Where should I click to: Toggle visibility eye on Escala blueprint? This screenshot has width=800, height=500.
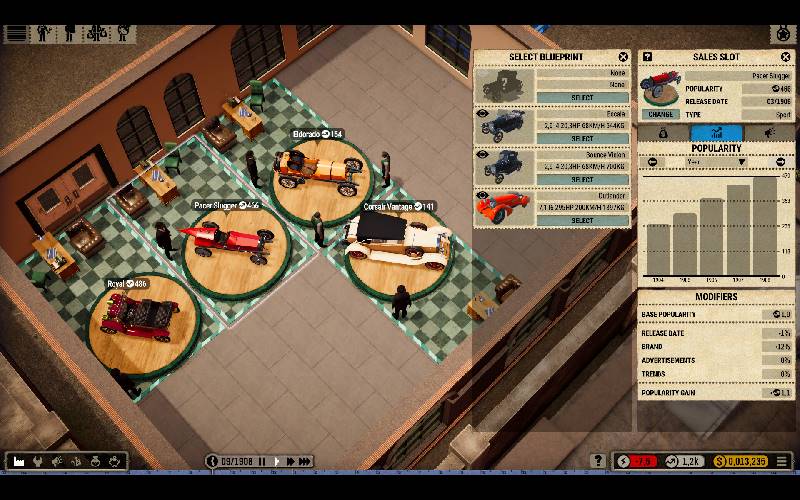point(484,113)
